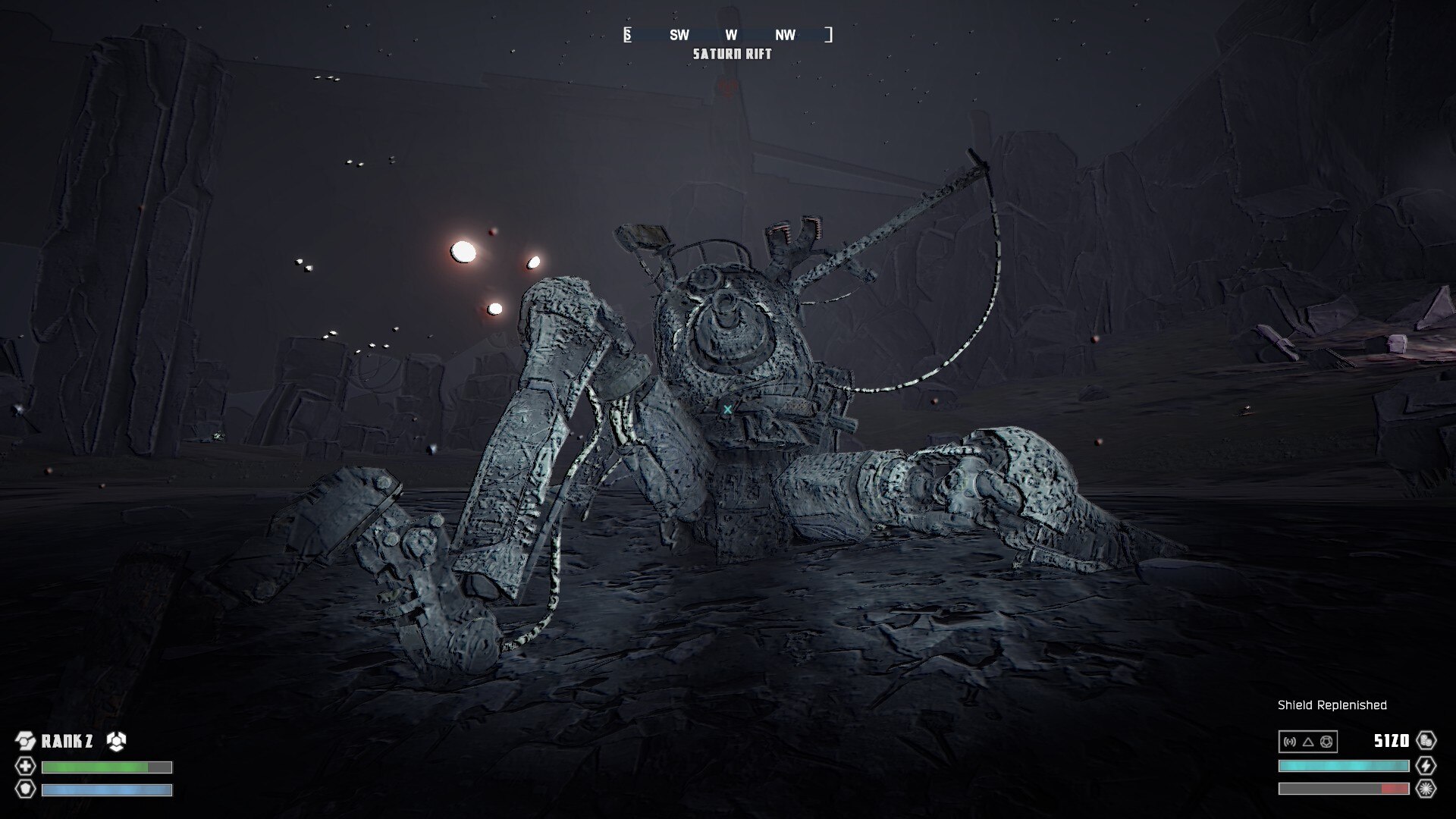The image size is (1456, 819).
Task: Select the health cross hexagon icon
Action: click(x=26, y=767)
